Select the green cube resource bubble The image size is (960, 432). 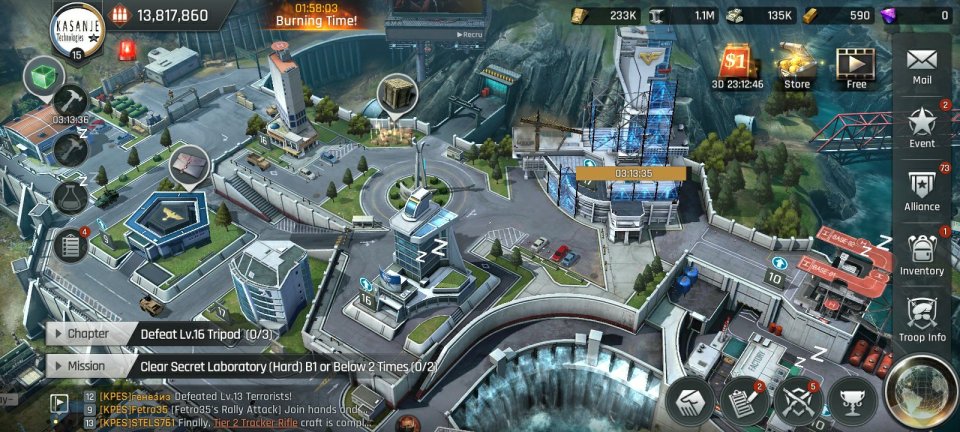click(x=43, y=76)
